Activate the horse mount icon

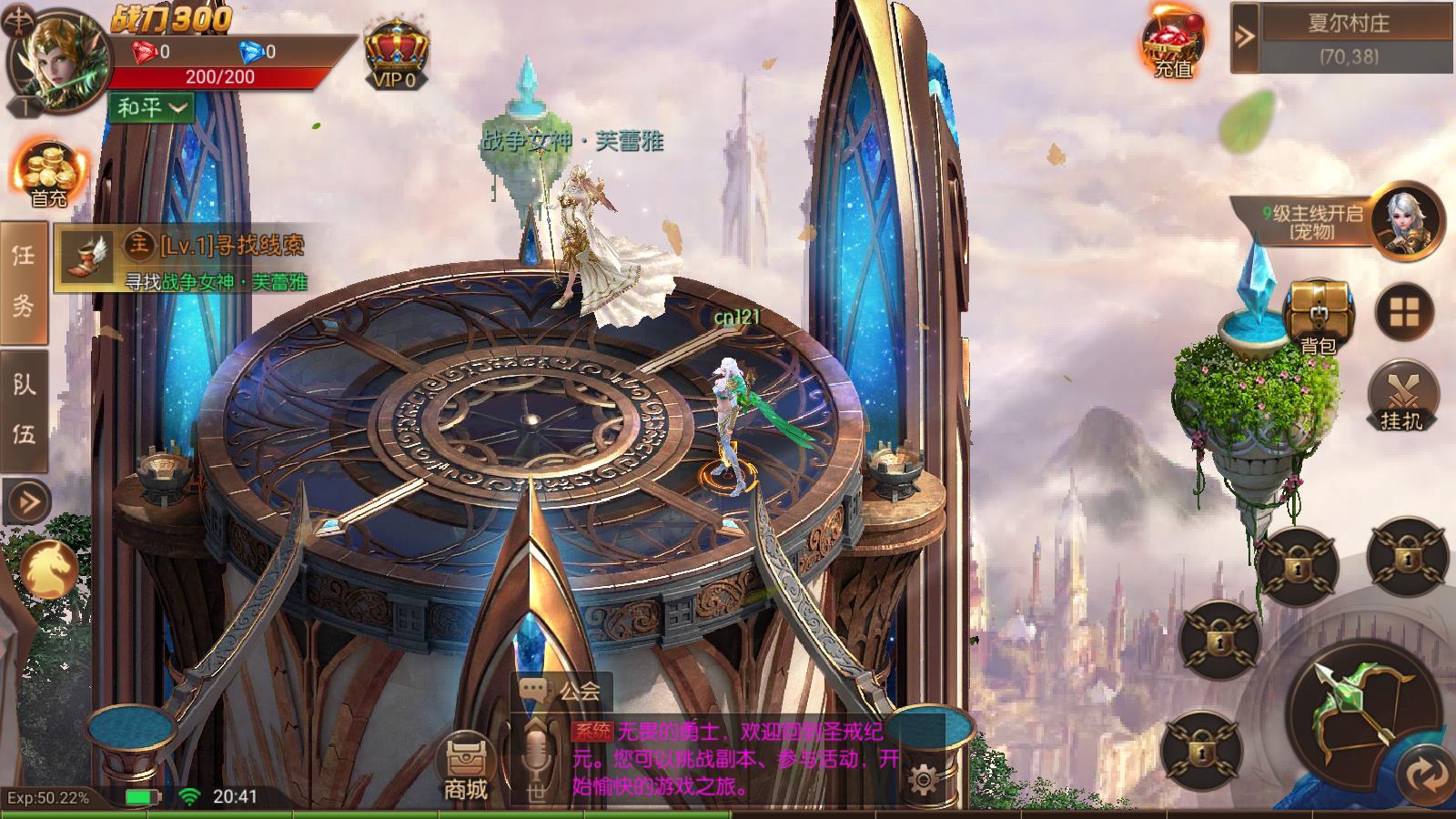coord(47,569)
